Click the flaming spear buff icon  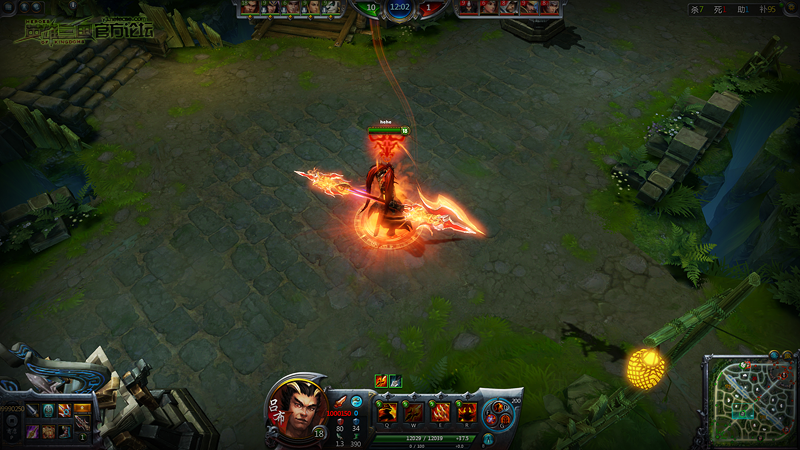[x=381, y=380]
